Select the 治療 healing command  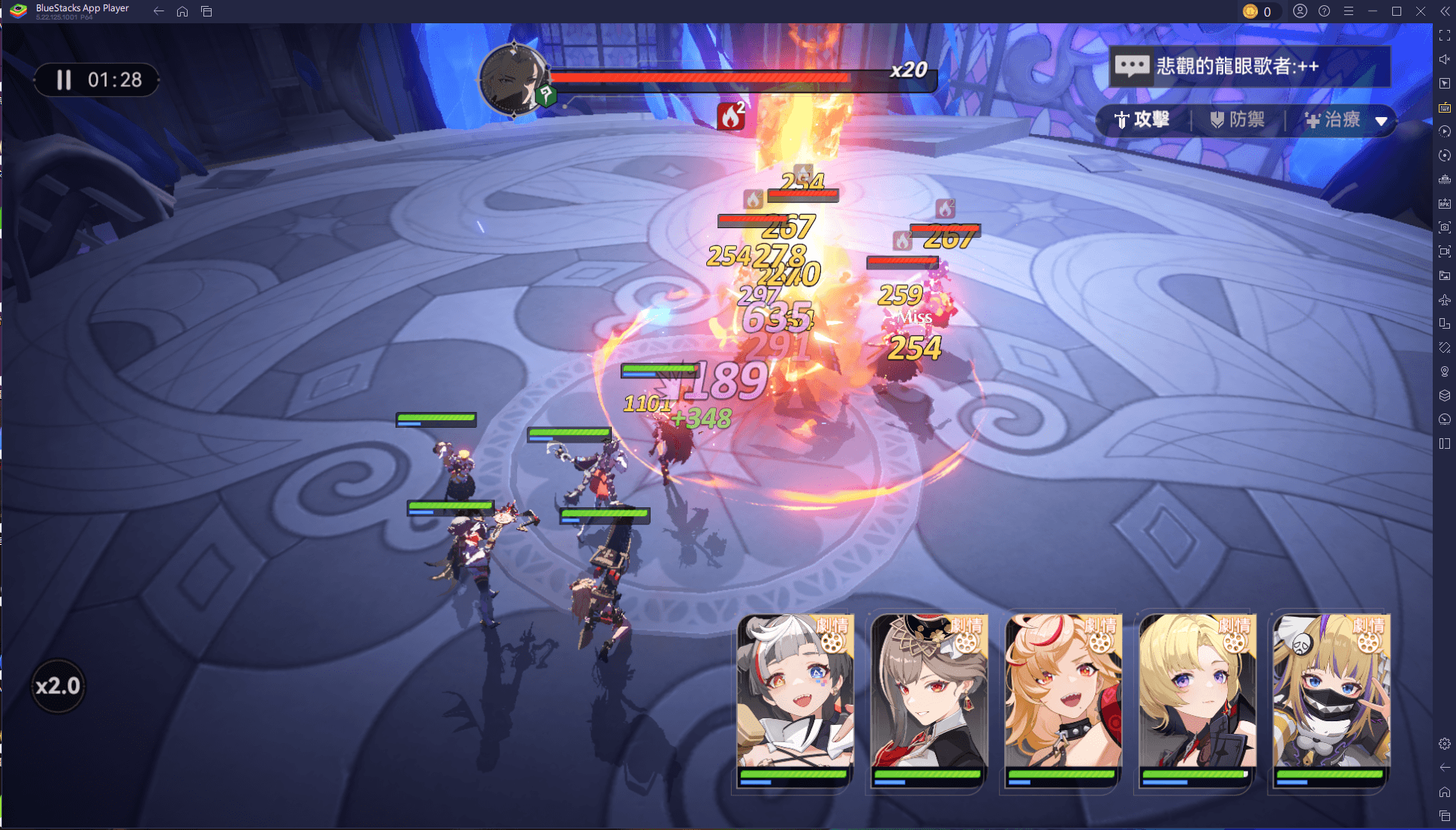[1333, 120]
